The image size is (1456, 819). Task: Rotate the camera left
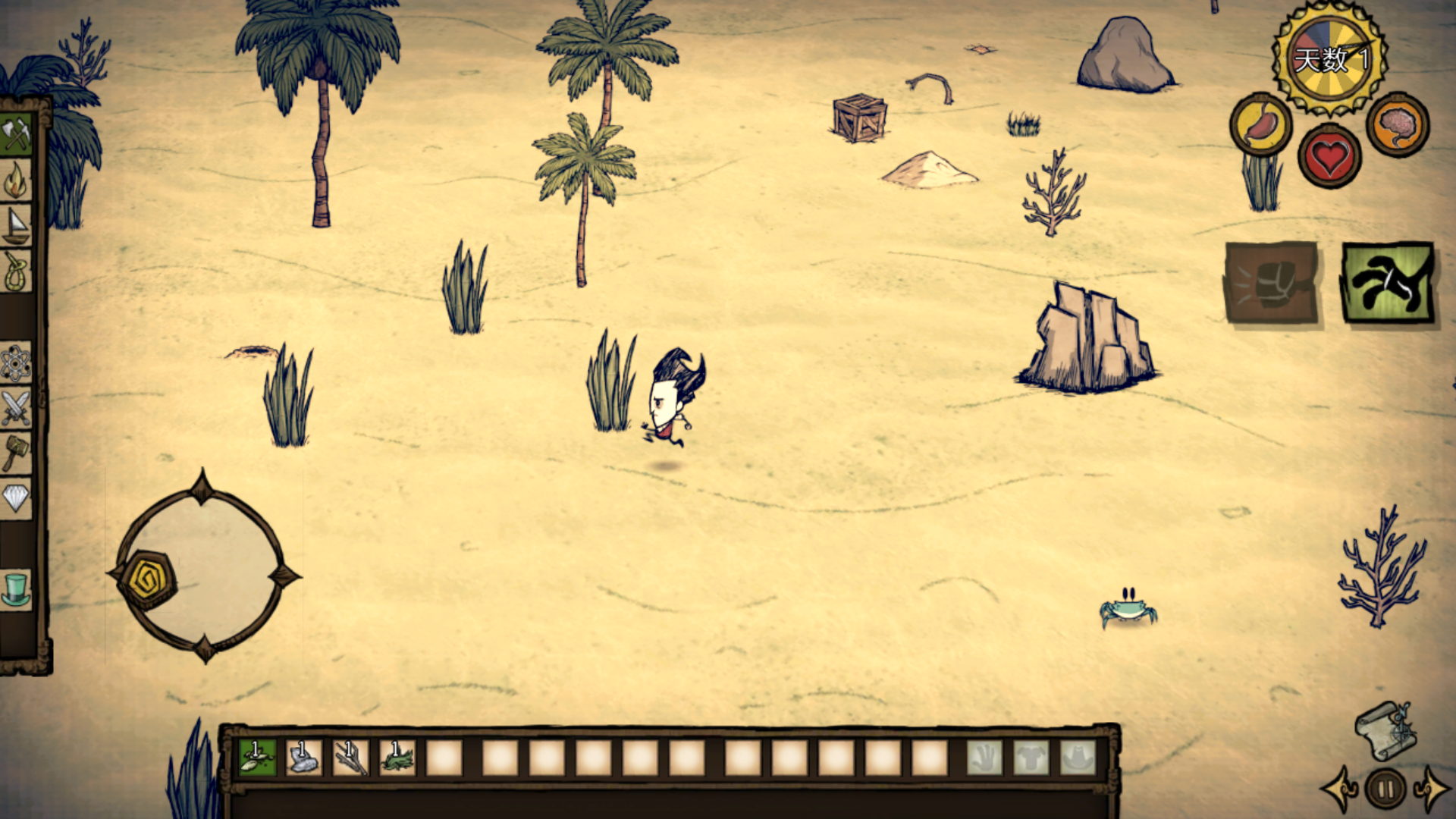(x=1339, y=789)
